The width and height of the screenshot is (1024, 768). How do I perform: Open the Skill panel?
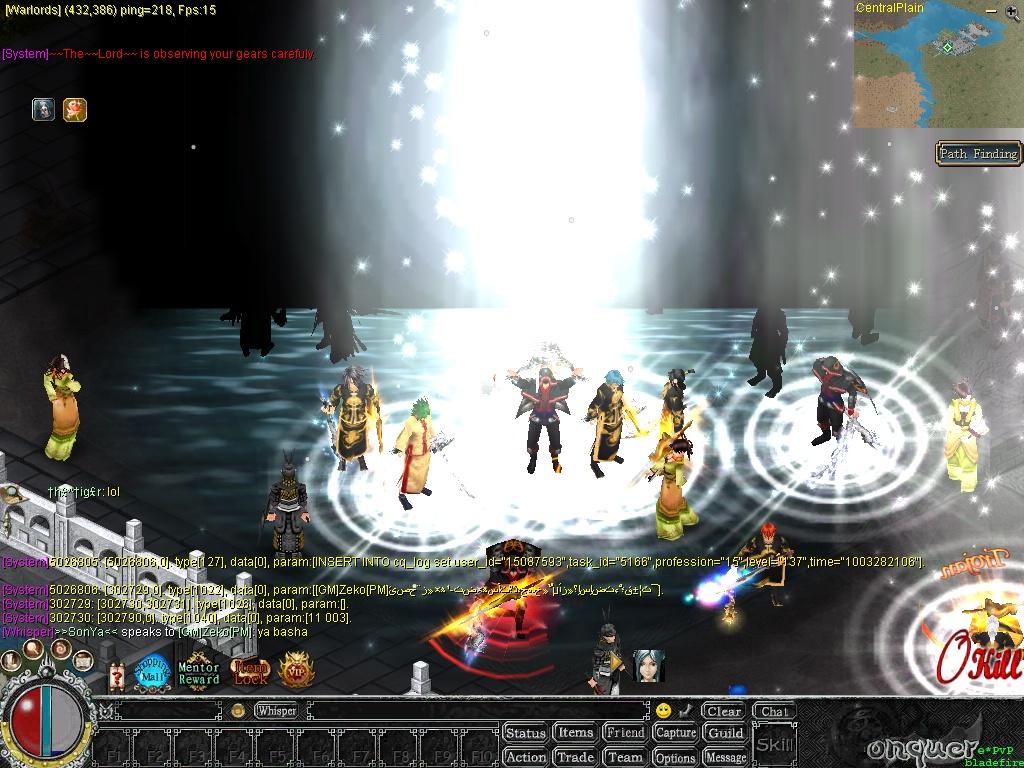pyautogui.click(x=775, y=745)
